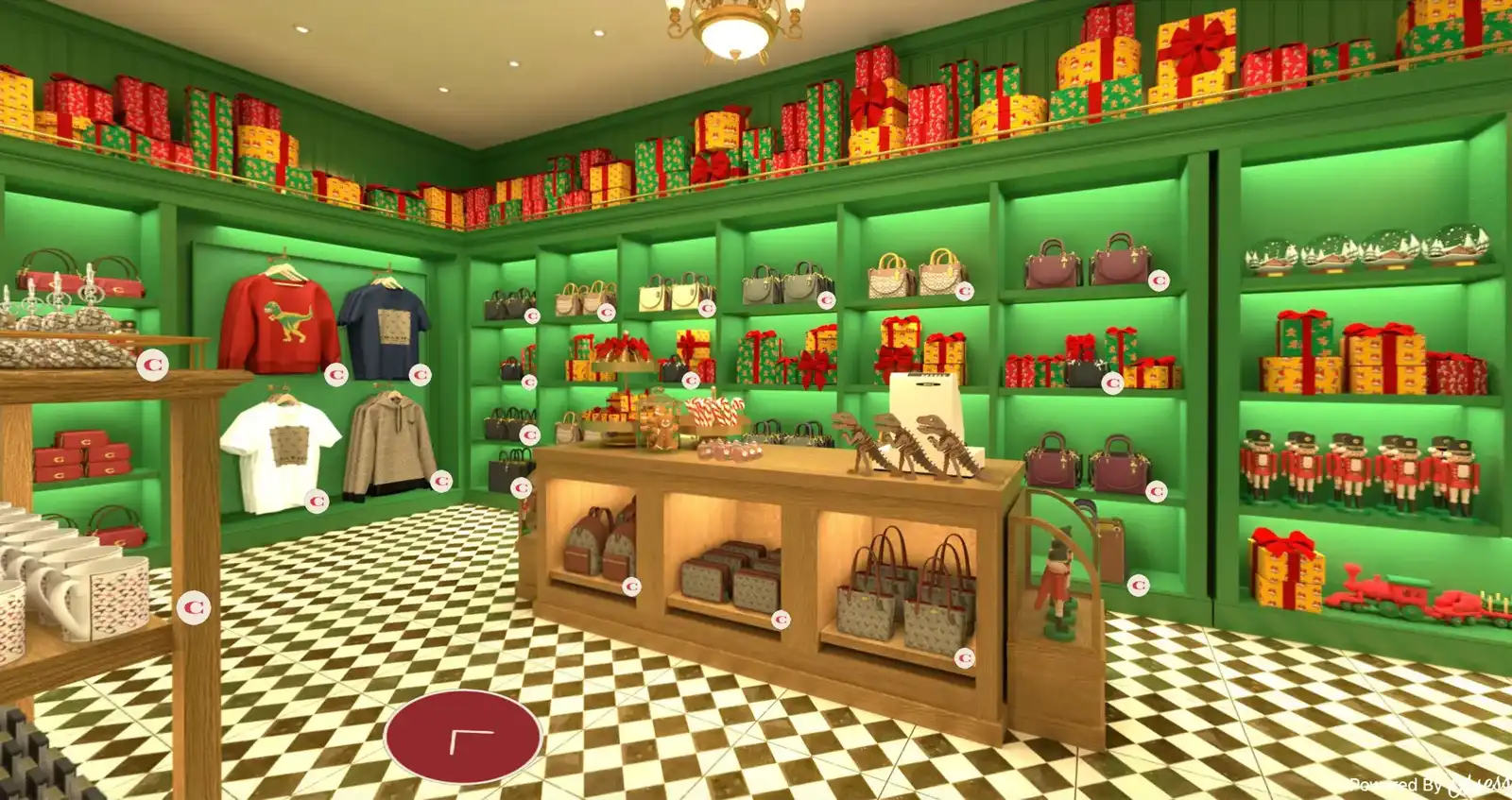Click the C marker near the candy cane display
This screenshot has width=1512, height=800.
690,379
